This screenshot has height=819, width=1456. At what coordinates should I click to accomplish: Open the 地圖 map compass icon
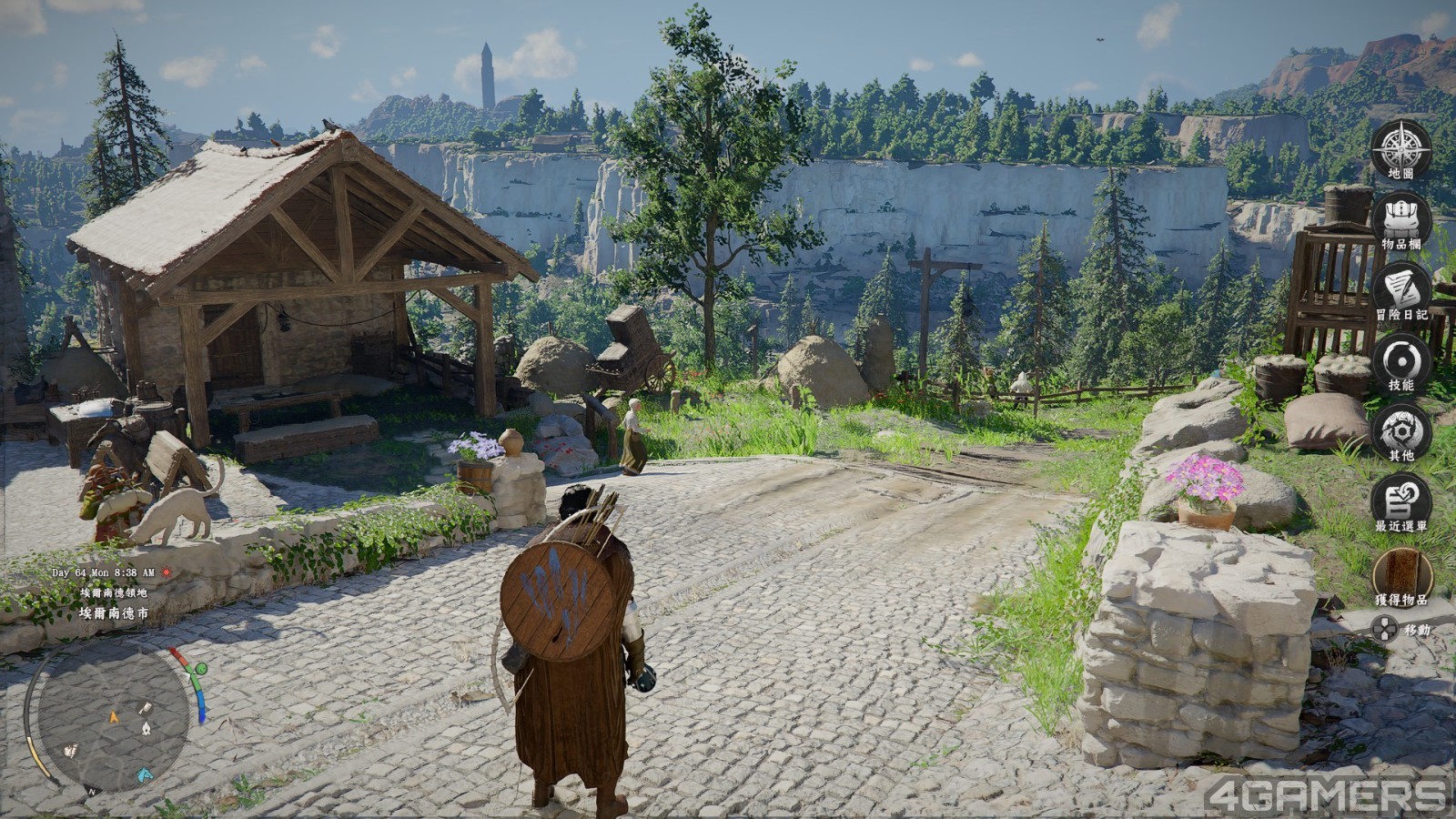pos(1401,147)
